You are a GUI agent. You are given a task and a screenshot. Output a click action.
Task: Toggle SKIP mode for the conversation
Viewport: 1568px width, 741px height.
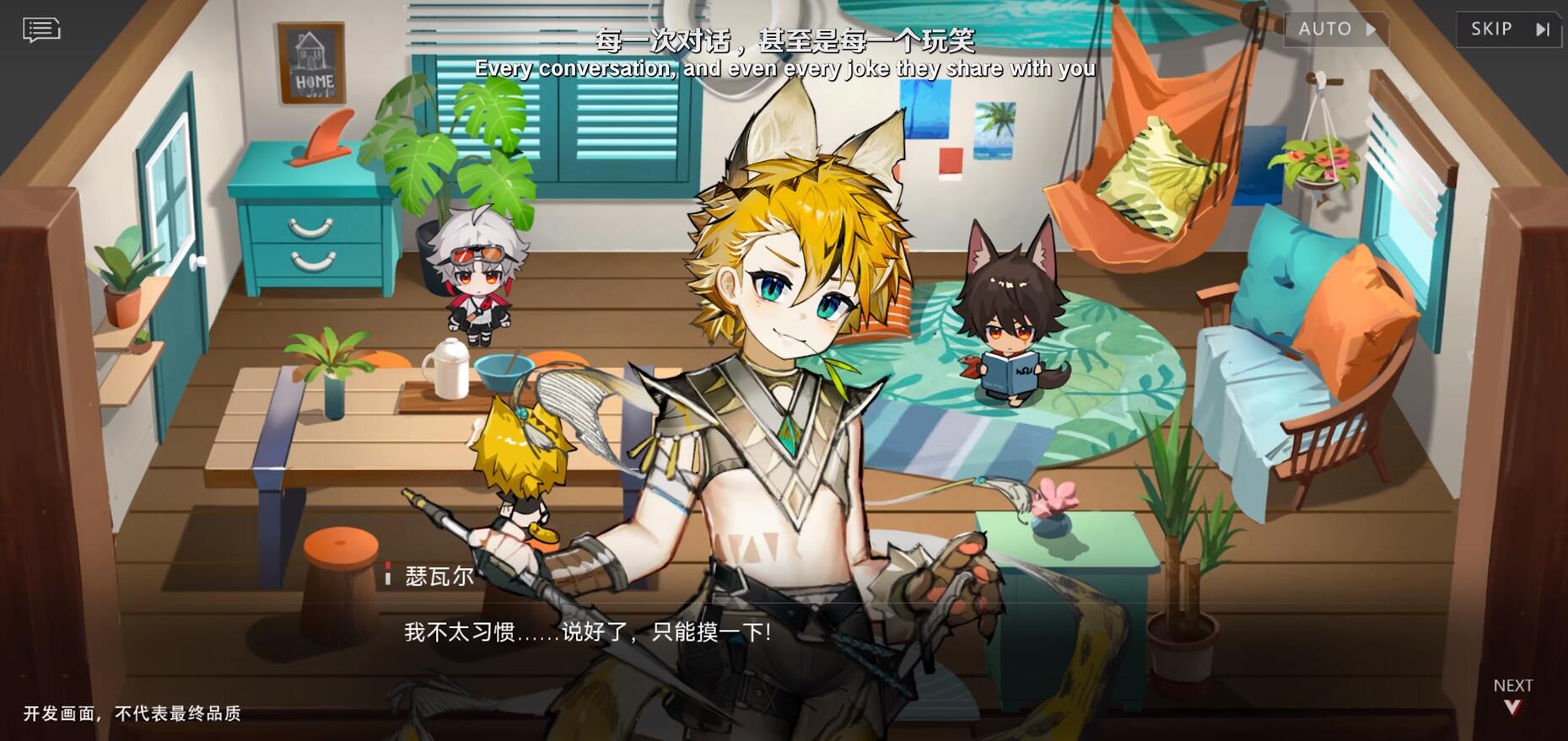(x=1509, y=28)
